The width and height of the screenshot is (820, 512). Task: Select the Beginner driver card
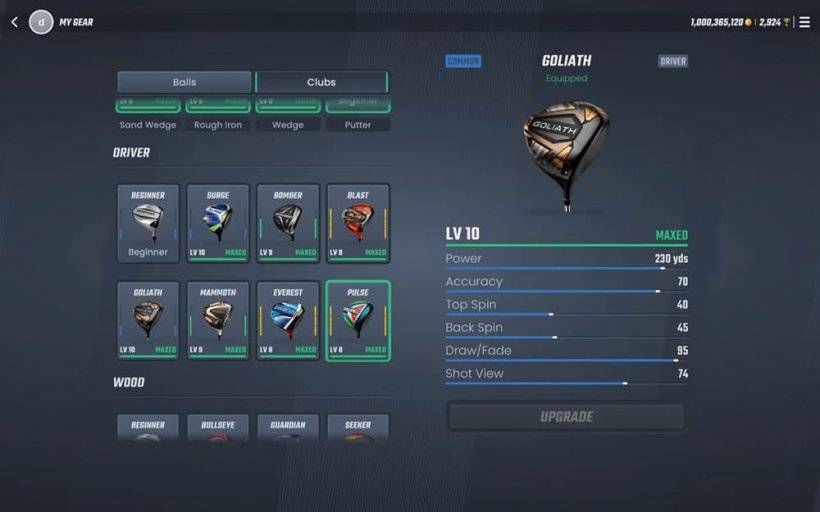pos(148,223)
